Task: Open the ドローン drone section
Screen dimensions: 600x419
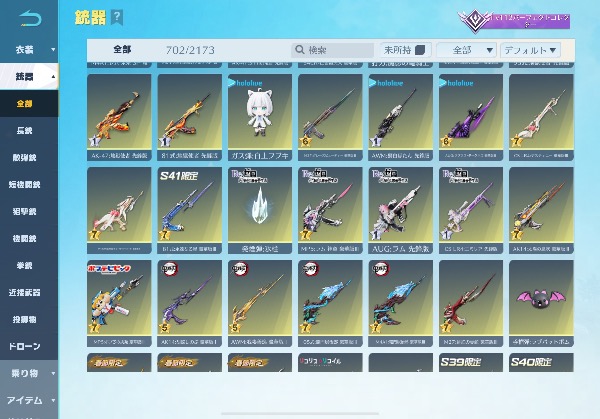Action: (25, 346)
